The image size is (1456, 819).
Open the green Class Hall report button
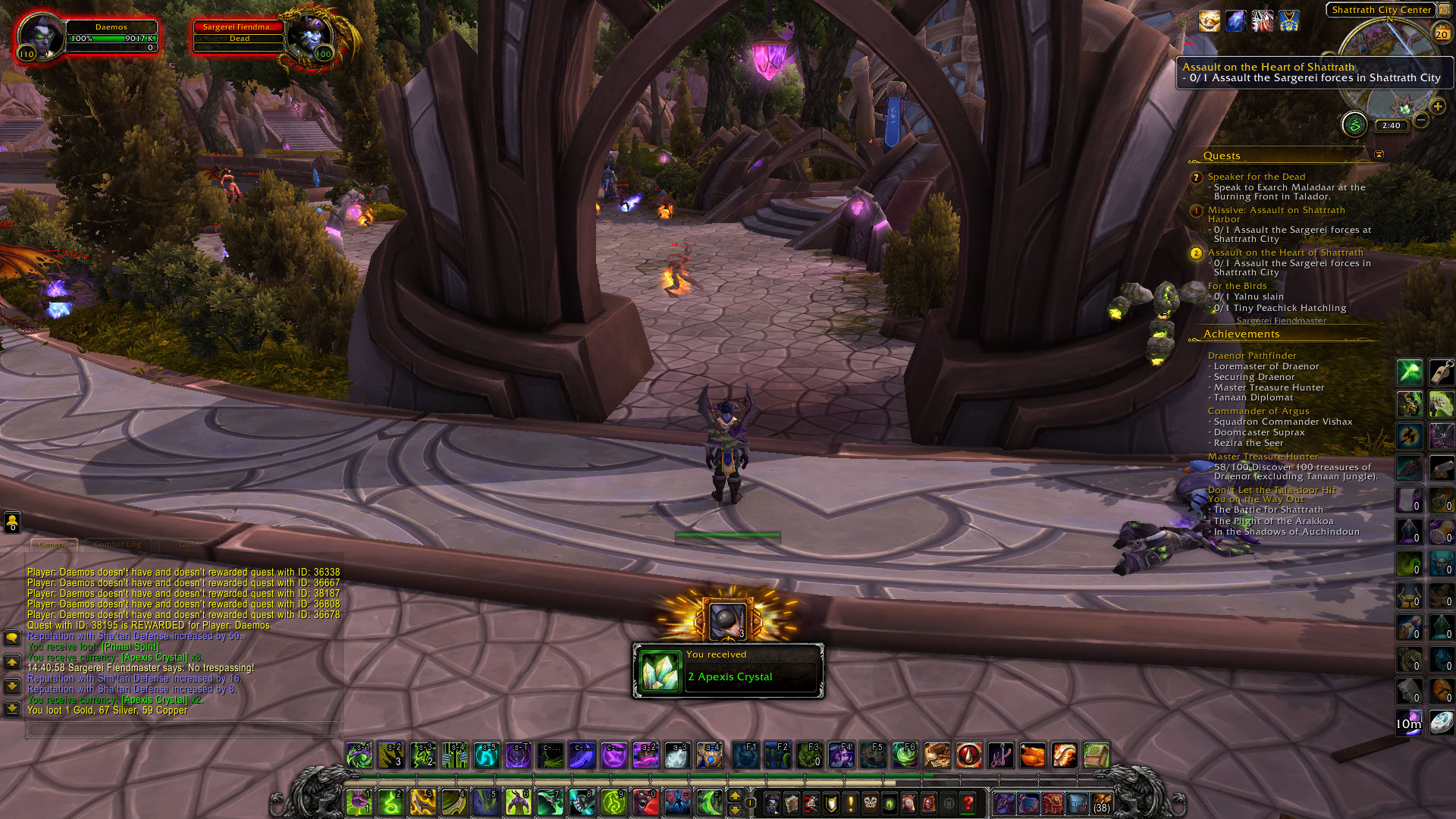(1354, 124)
